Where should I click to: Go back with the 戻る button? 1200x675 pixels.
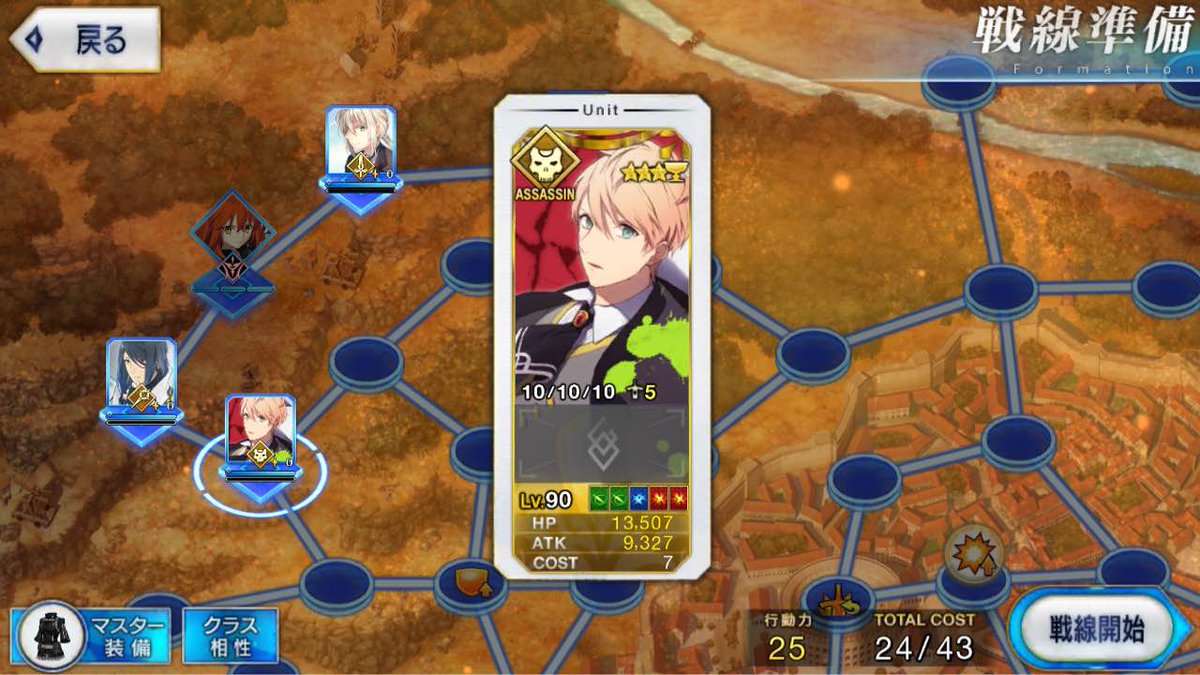pos(86,41)
